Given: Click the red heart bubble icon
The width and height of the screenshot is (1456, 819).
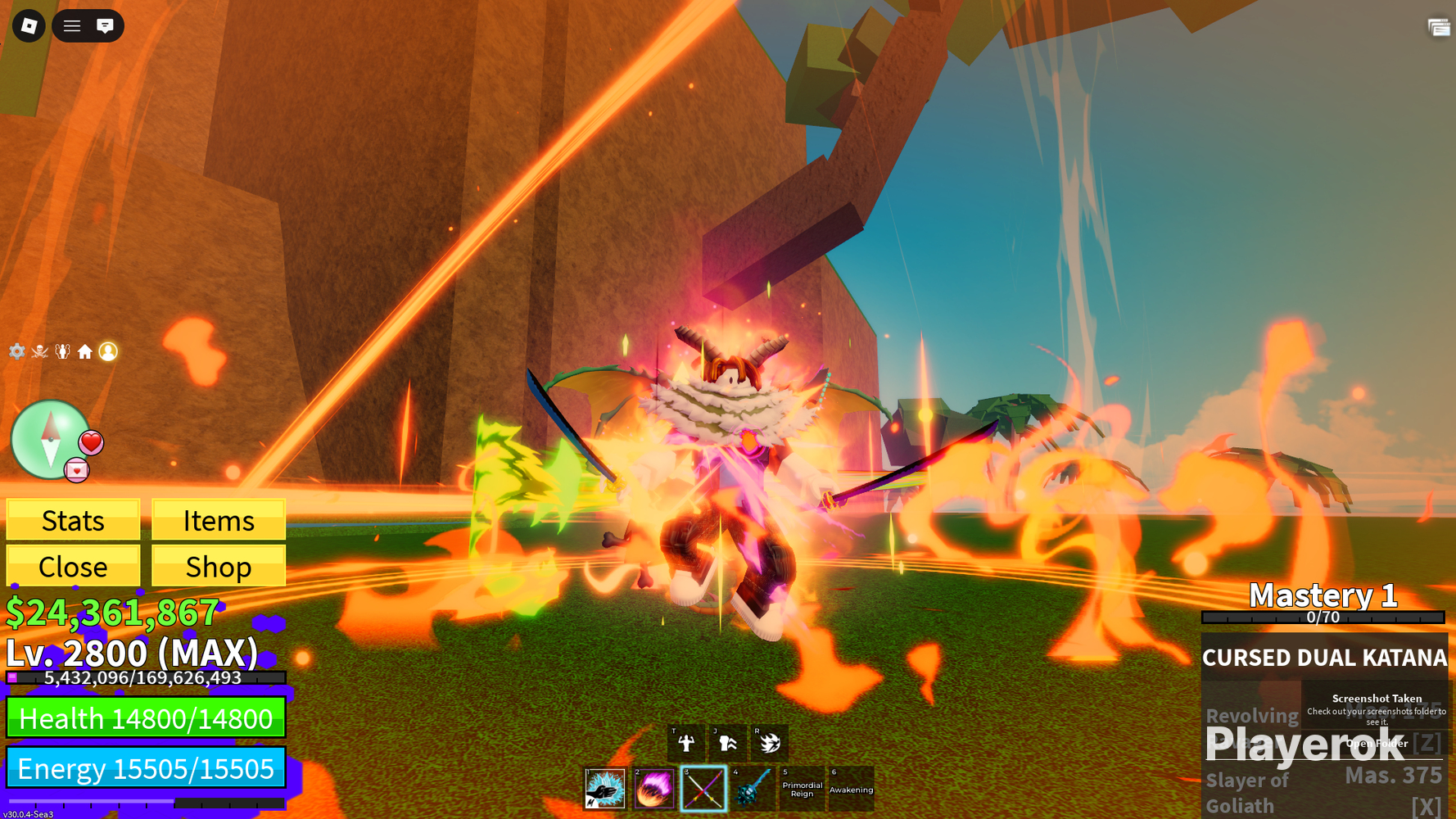Looking at the screenshot, I should coord(91,442).
